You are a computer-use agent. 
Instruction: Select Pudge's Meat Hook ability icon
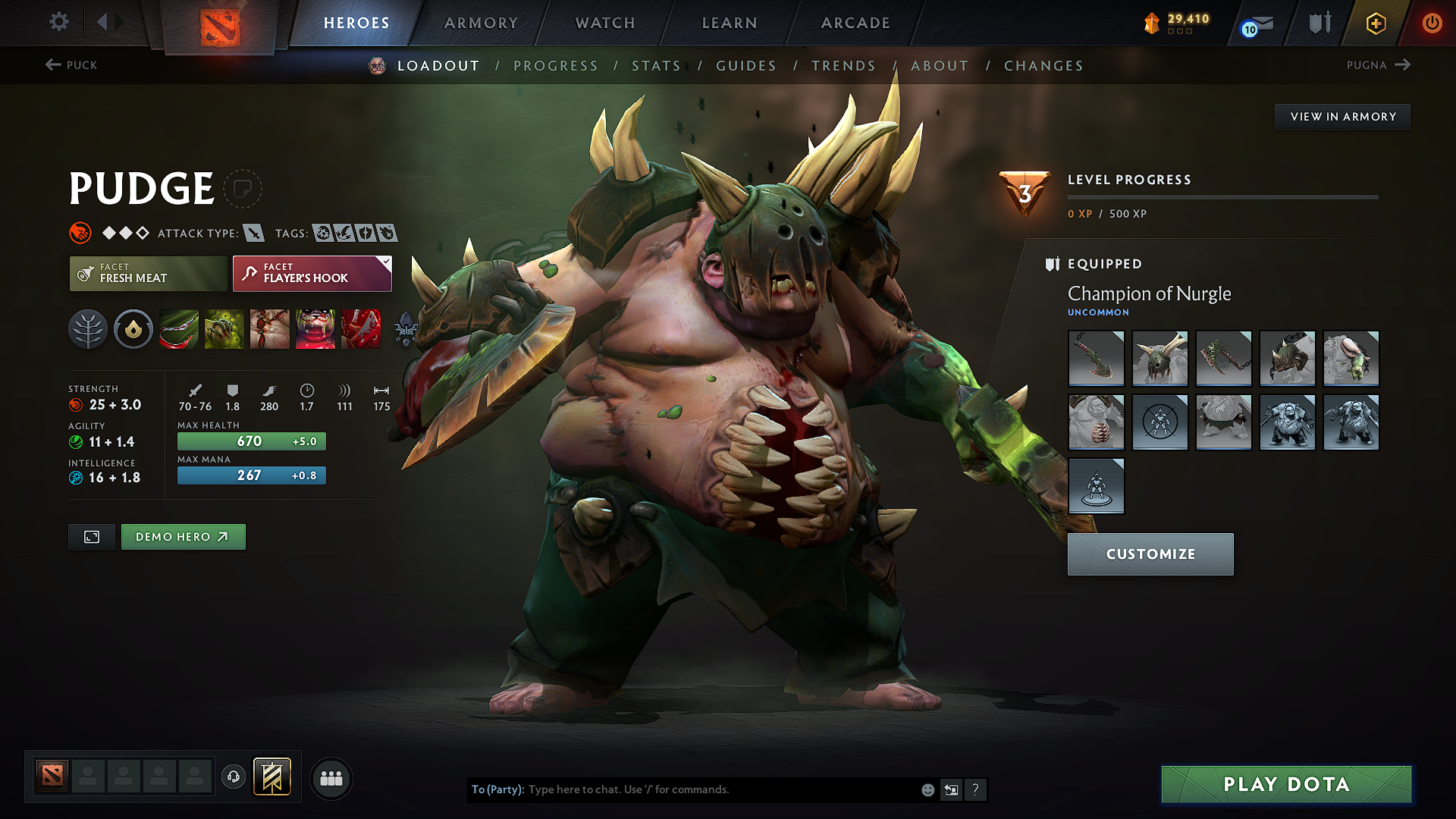pos(179,329)
